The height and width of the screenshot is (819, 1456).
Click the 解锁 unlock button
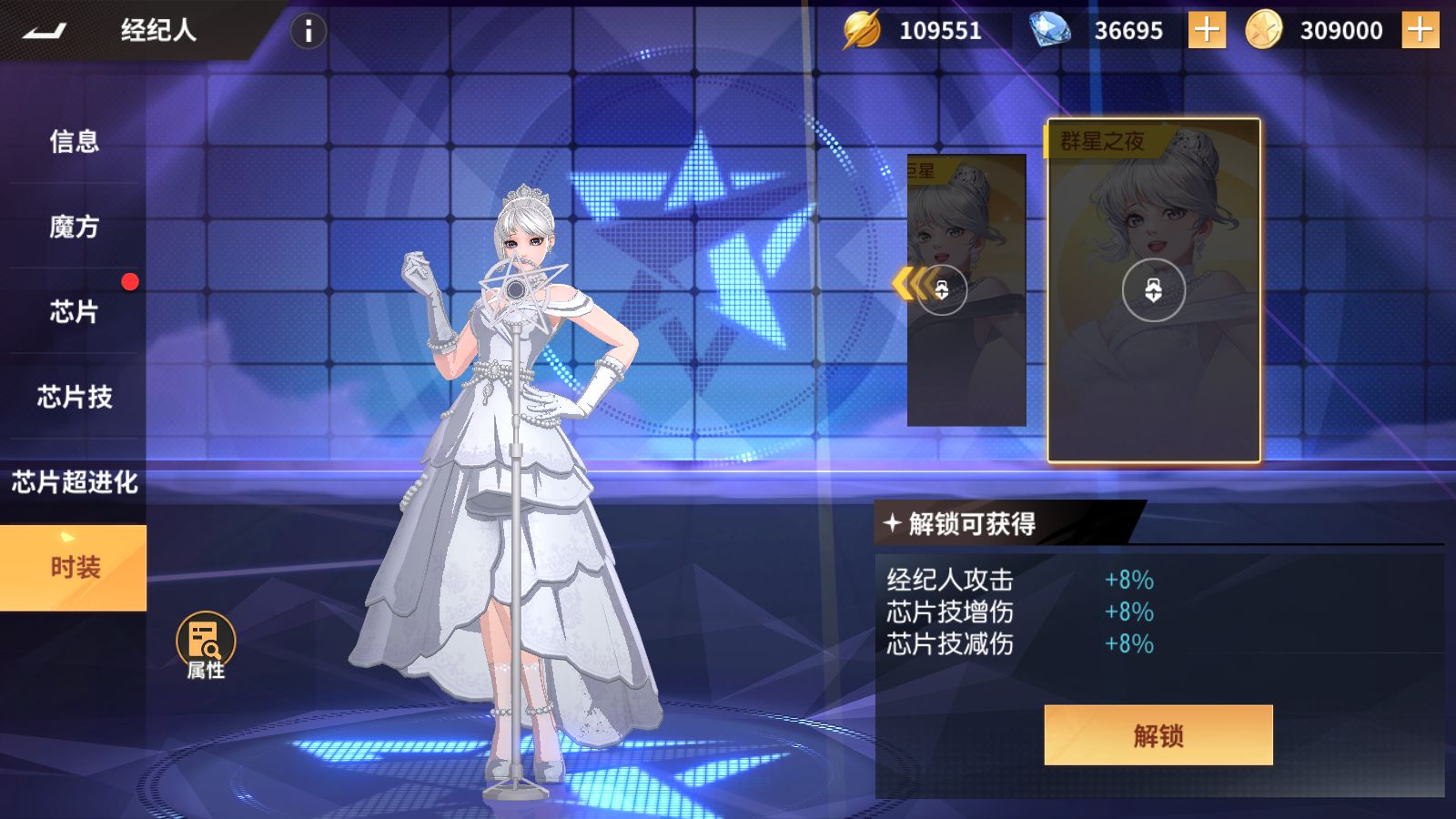[x=1158, y=735]
